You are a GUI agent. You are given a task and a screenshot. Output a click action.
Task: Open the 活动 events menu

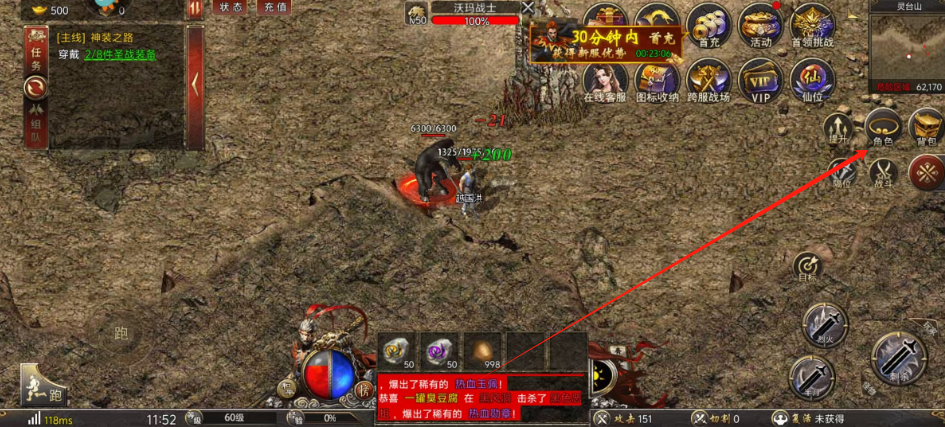(761, 25)
